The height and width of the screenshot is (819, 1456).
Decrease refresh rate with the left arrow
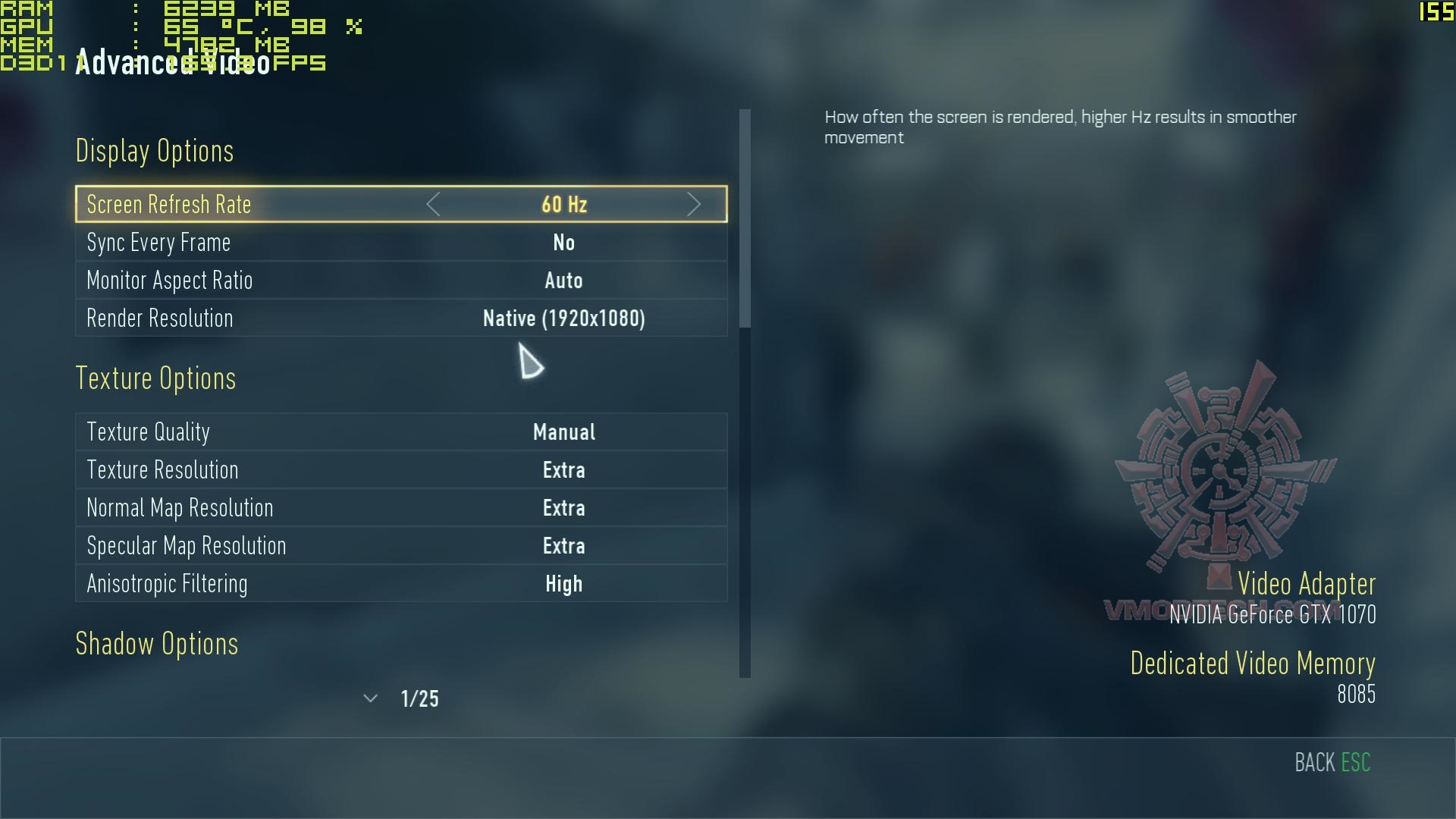coord(433,204)
